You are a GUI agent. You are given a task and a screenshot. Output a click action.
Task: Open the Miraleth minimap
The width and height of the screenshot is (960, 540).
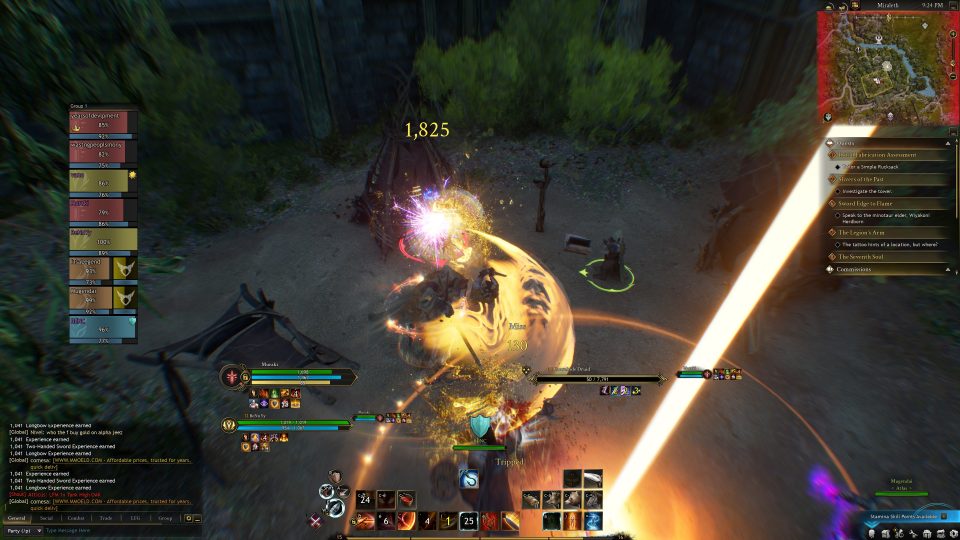point(886,66)
